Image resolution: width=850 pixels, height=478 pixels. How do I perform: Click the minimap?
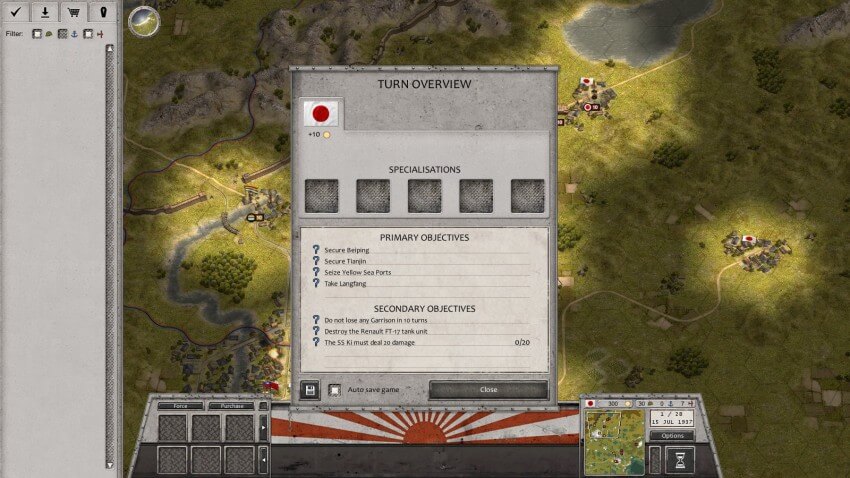(614, 441)
